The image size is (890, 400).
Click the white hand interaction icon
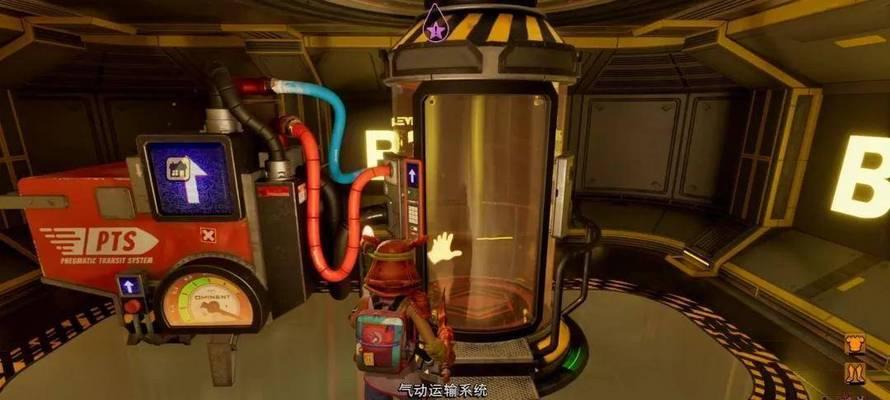pyautogui.click(x=443, y=246)
